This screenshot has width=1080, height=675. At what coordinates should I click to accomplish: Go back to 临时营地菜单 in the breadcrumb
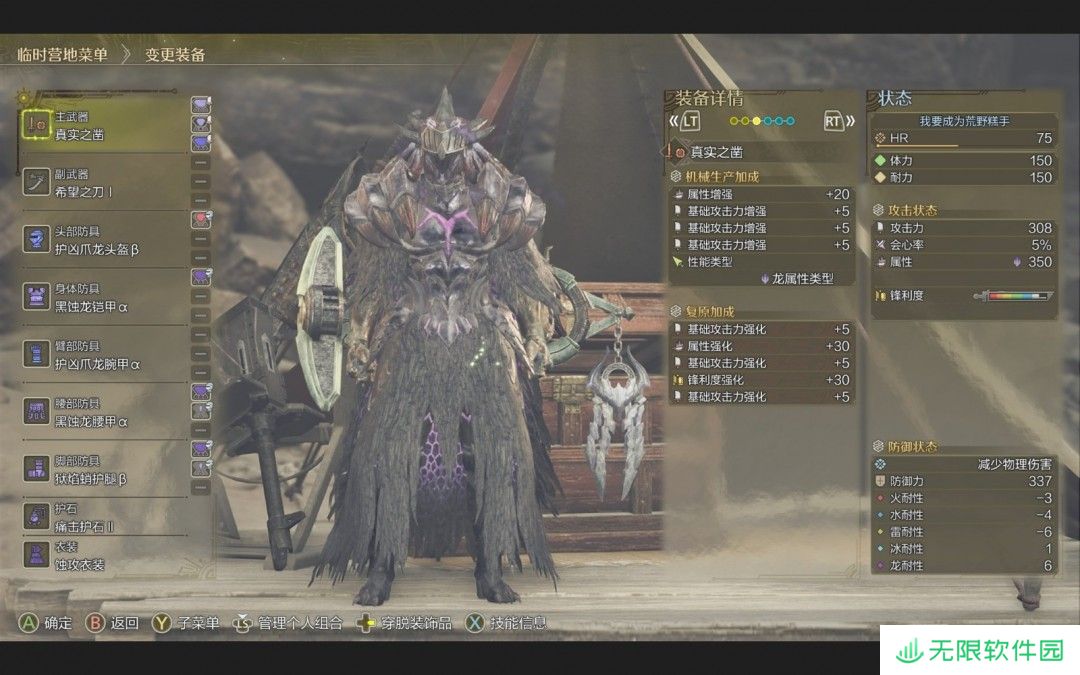[x=63, y=55]
